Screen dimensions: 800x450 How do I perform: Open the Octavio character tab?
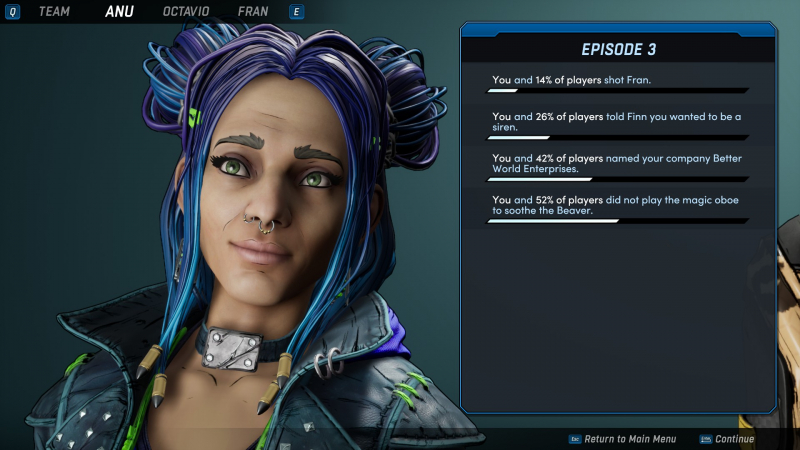click(186, 12)
